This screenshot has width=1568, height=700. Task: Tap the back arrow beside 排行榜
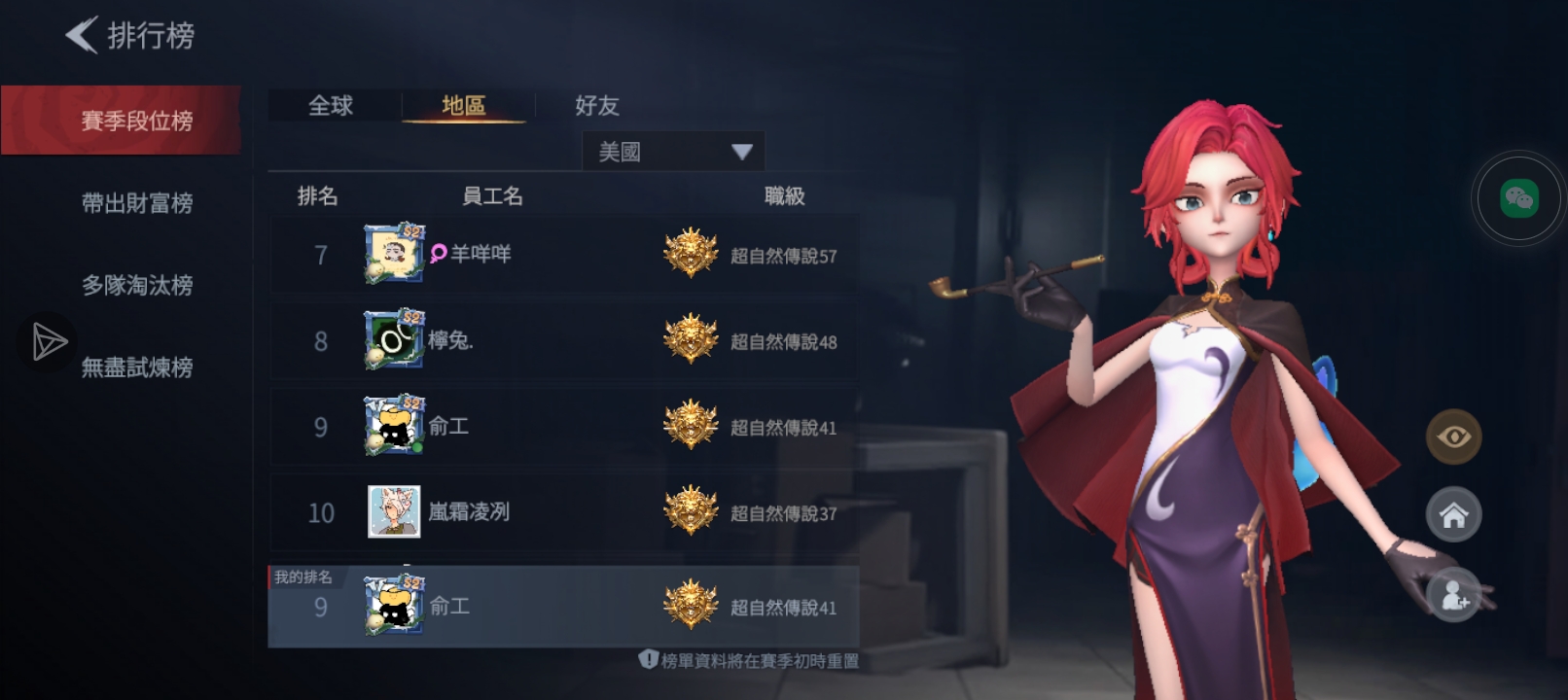point(83,35)
